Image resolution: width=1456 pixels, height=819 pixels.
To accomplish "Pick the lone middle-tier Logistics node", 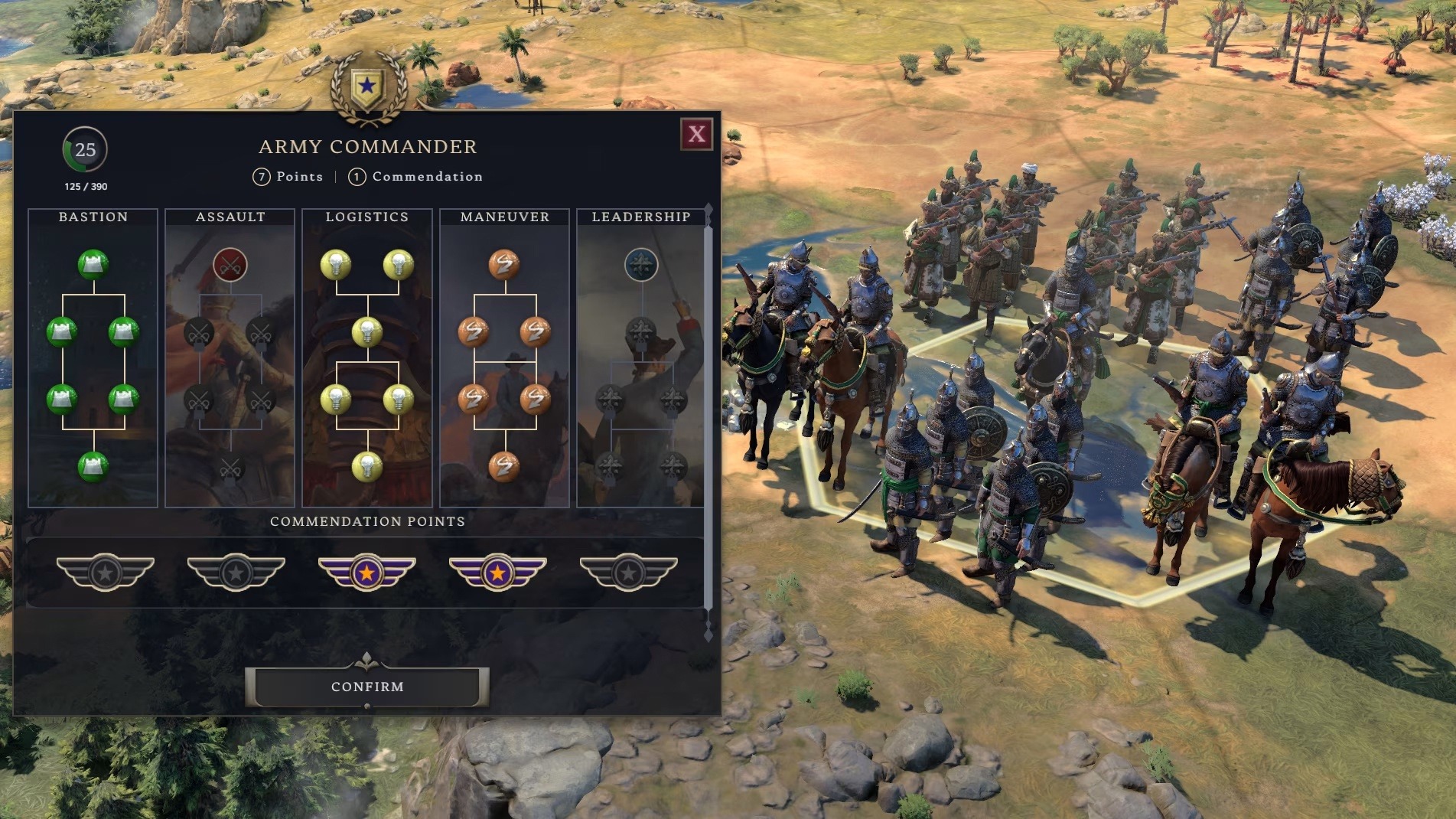I will pos(367,331).
